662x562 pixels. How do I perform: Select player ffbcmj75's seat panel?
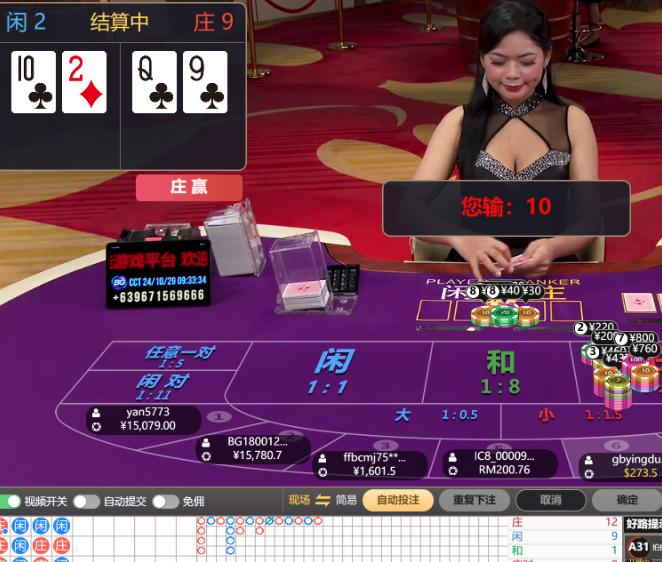pos(369,464)
